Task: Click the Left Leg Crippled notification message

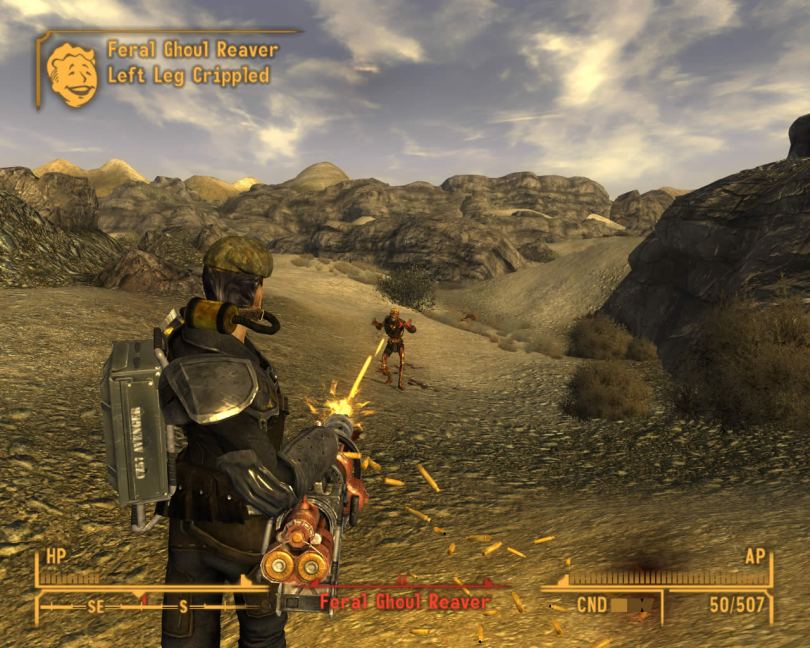Action: click(x=188, y=75)
